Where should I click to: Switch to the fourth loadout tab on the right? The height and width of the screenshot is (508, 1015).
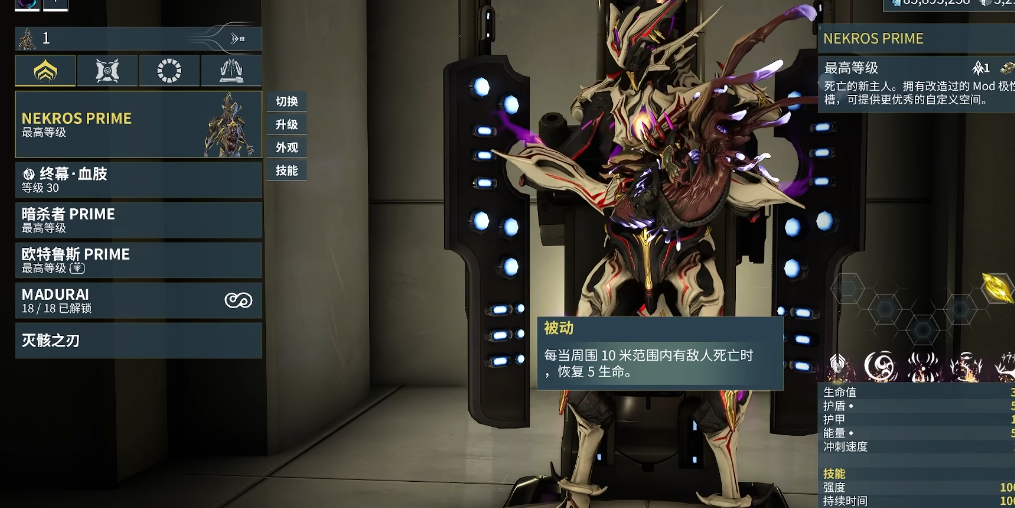pos(231,70)
